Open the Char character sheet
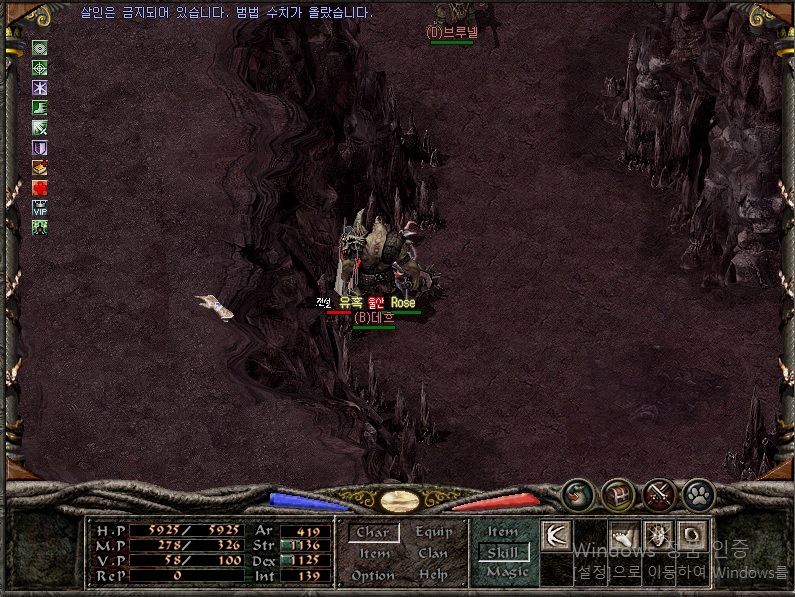 pos(373,533)
